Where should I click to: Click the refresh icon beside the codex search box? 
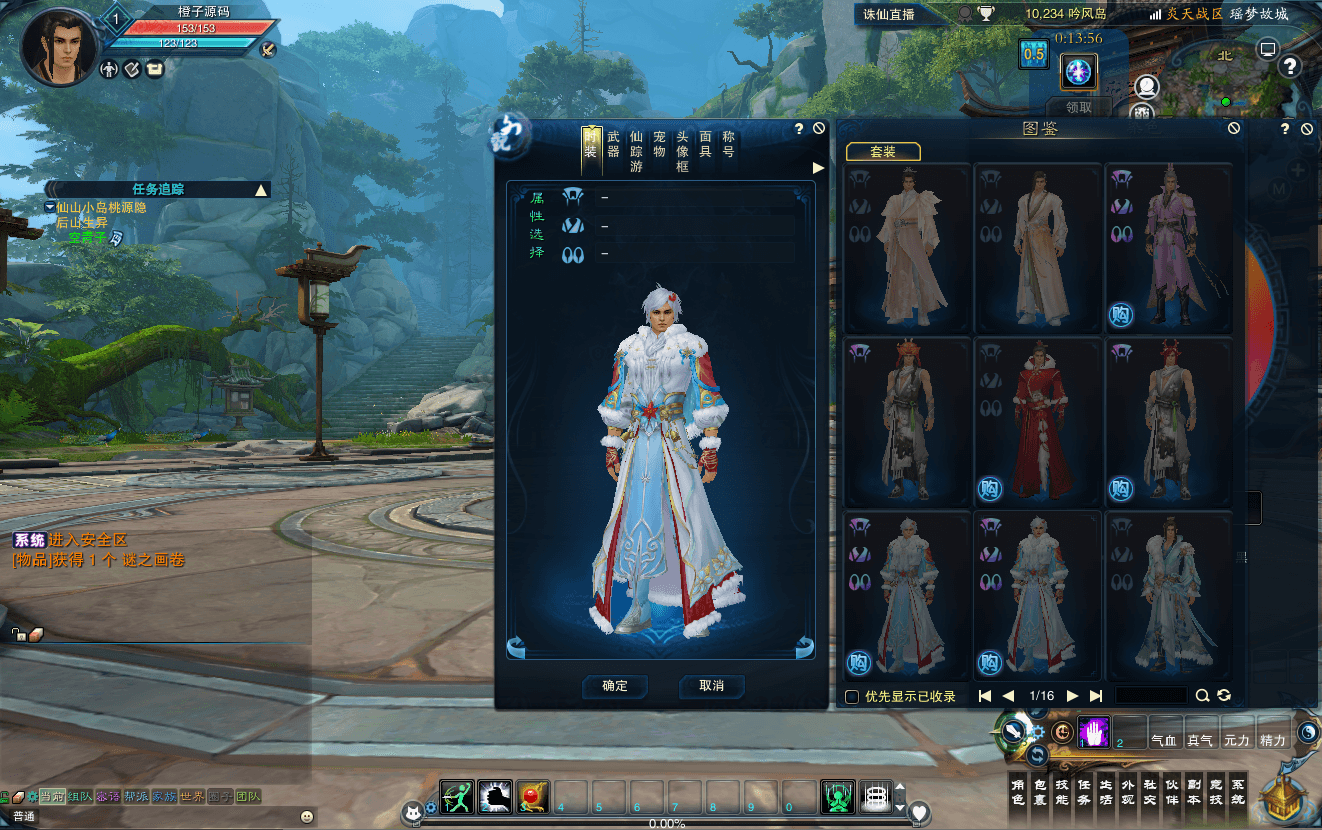point(1224,695)
